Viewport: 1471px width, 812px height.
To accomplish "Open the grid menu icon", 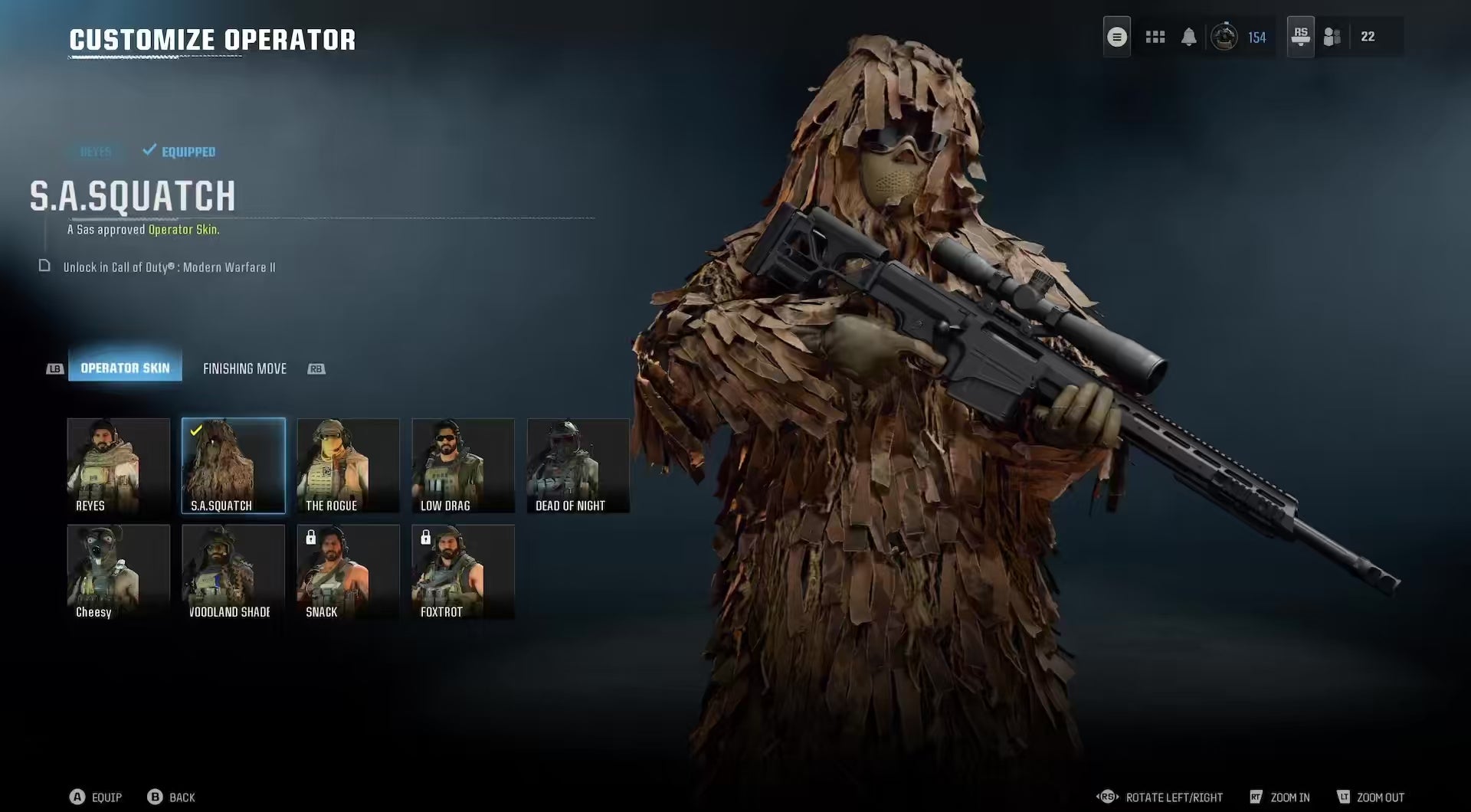I will click(x=1155, y=37).
